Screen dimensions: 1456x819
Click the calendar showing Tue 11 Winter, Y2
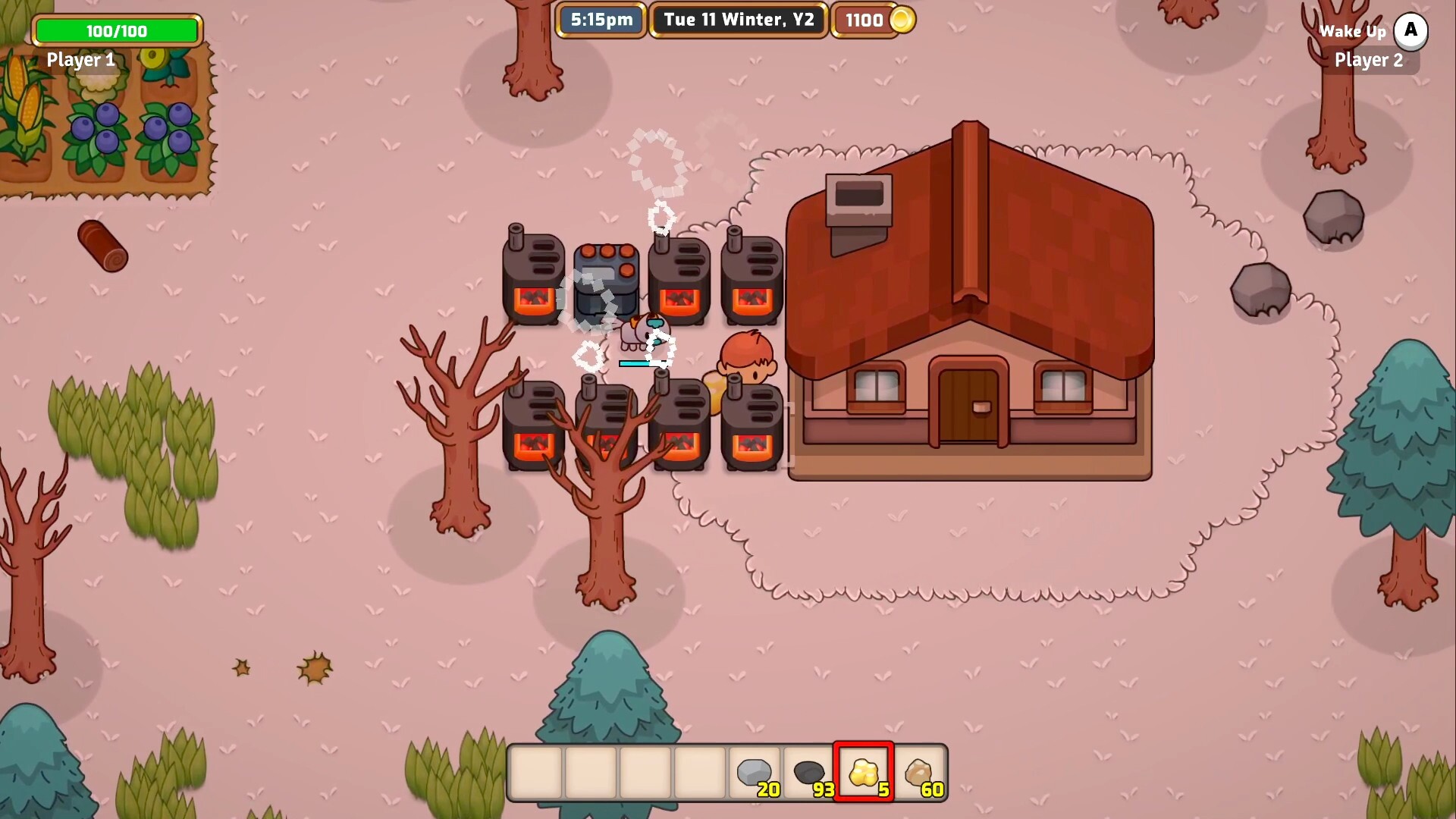pos(736,20)
